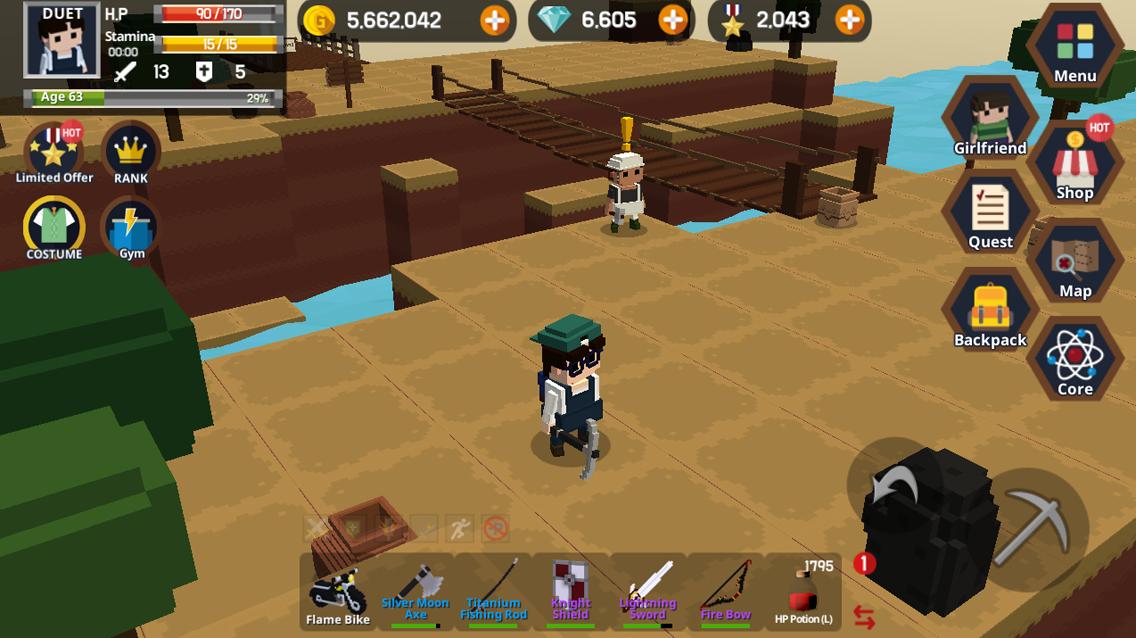Visit the Shop

1075,165
